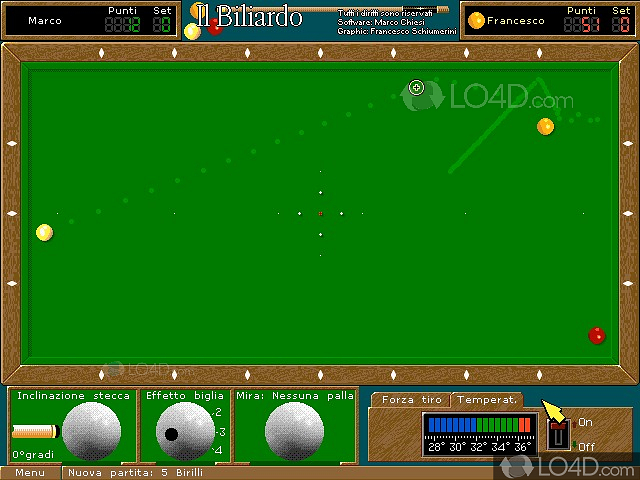Choose aim point on the Mira ball

coord(294,432)
